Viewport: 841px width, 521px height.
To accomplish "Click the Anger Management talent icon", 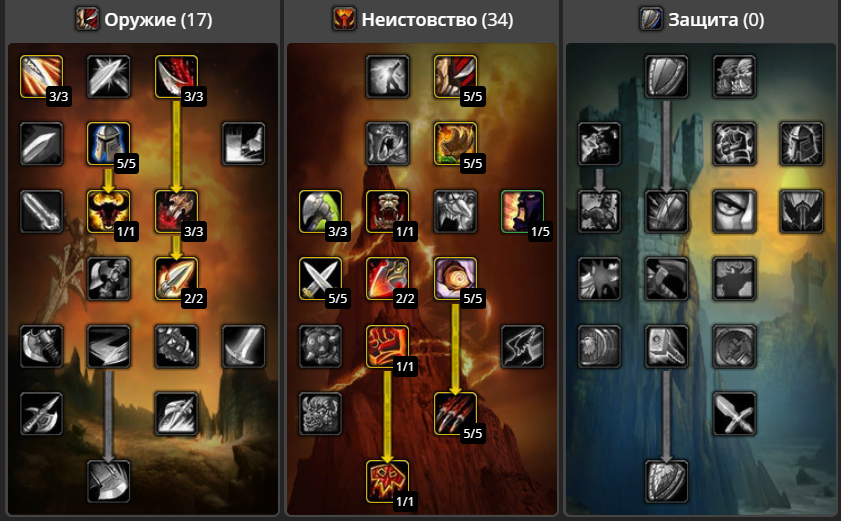I will (108, 211).
